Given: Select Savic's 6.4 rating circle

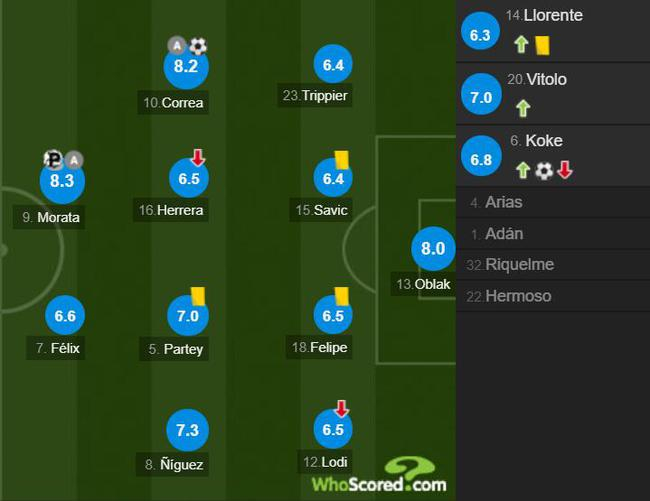Looking at the screenshot, I should 333,179.
